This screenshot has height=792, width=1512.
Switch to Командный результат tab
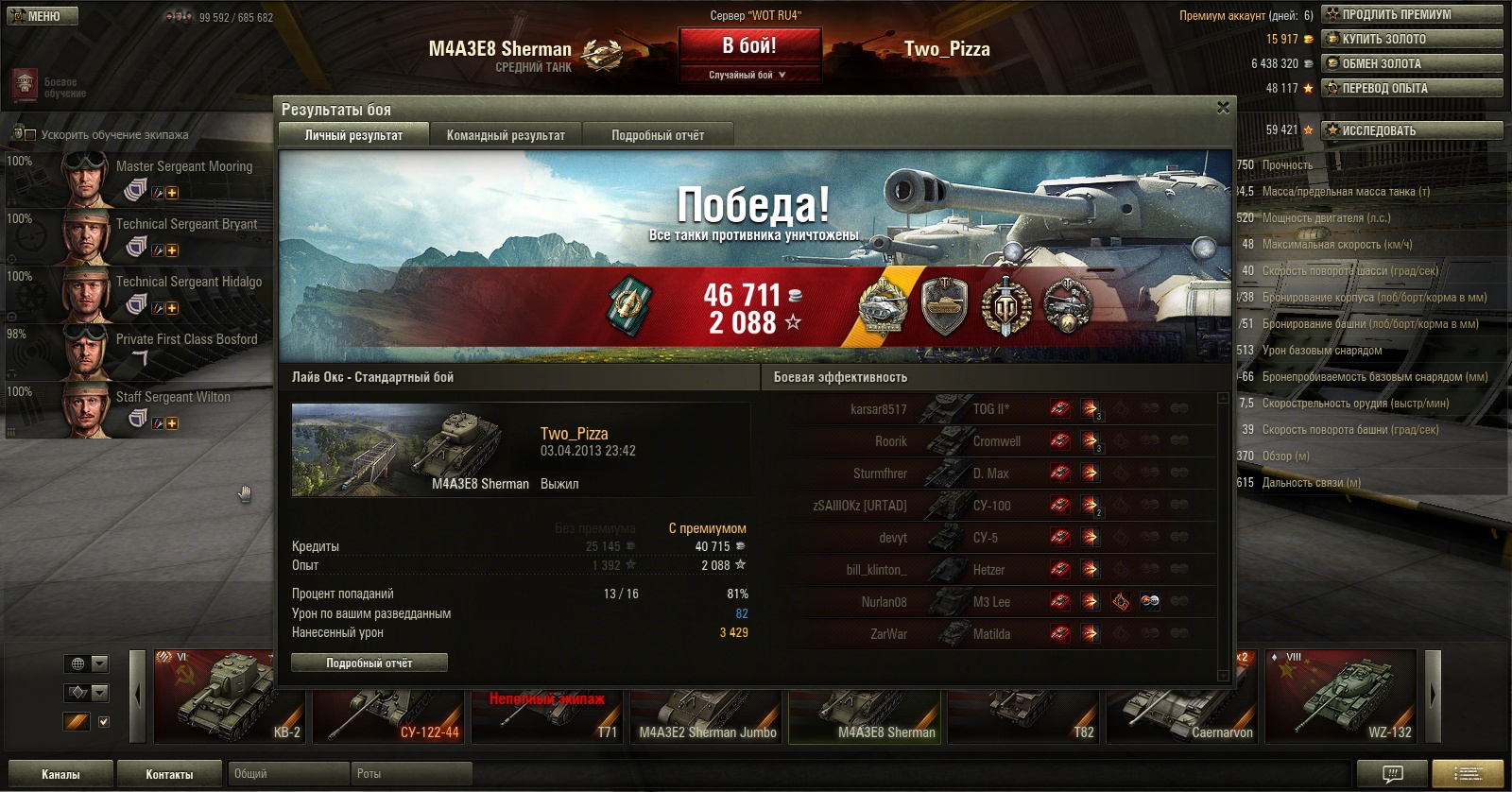[x=506, y=135]
